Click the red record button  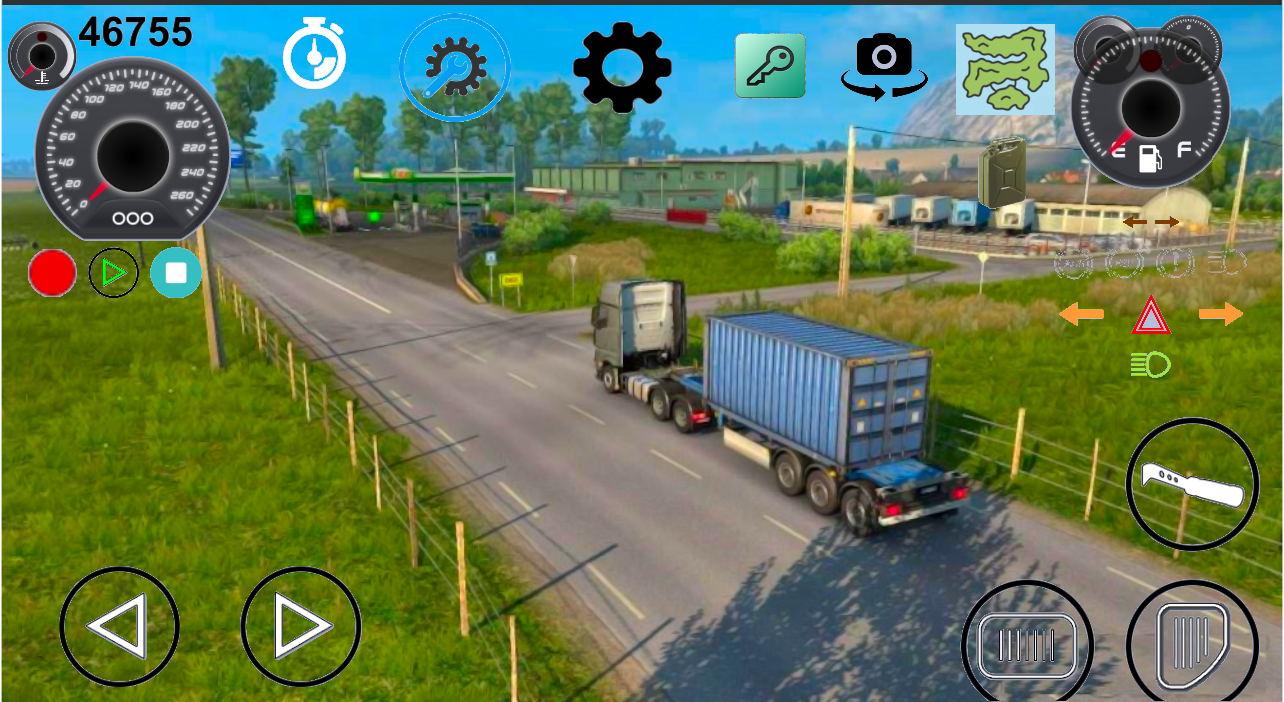(x=52, y=273)
